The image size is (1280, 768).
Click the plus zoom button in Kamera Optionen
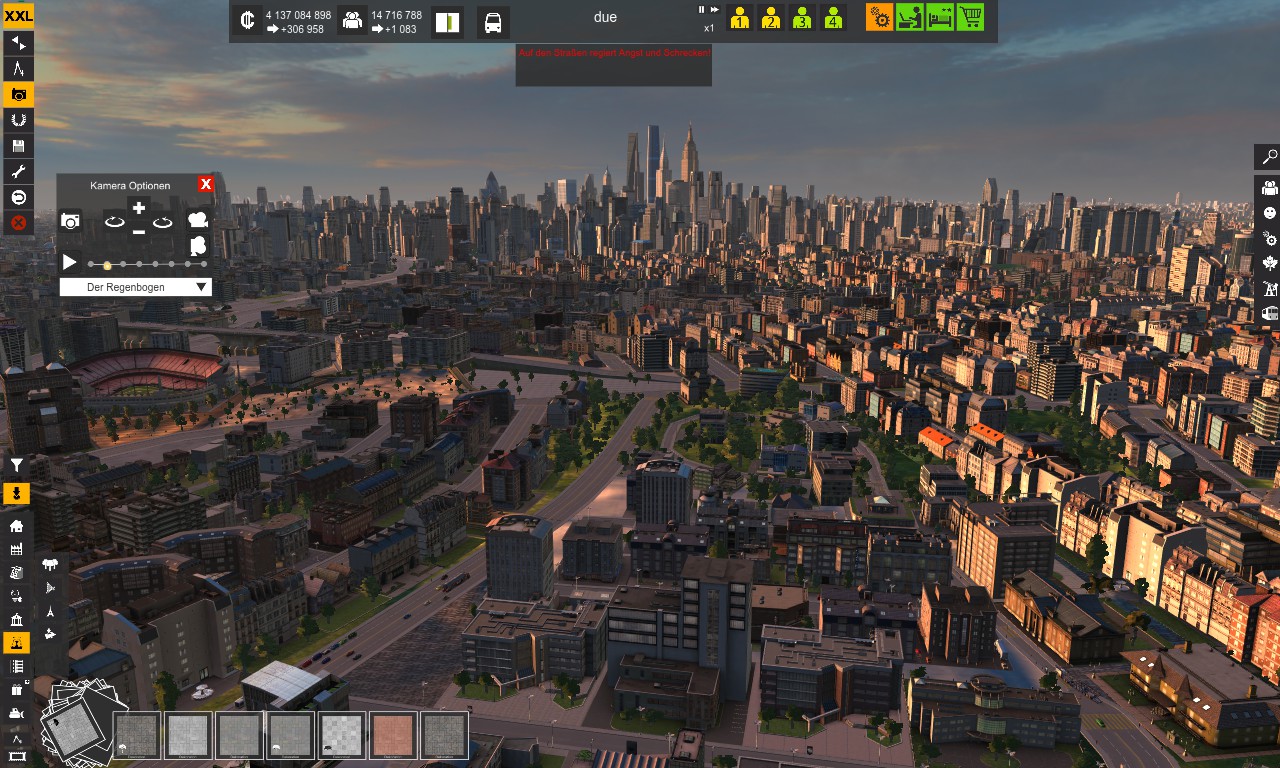(x=138, y=207)
